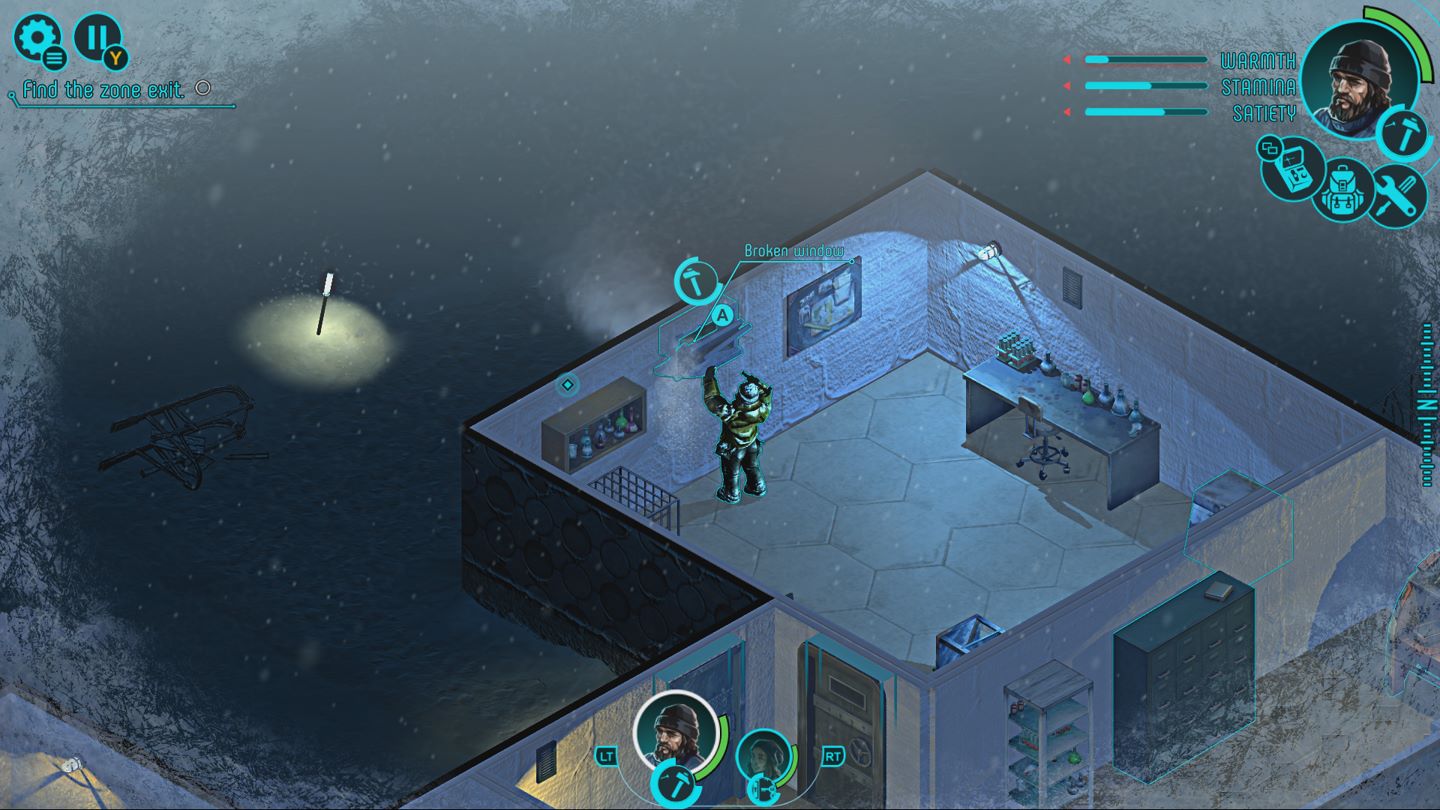Select the 'Find the zone exit' objective
This screenshot has width=1440, height=810.
pyautogui.click(x=103, y=90)
